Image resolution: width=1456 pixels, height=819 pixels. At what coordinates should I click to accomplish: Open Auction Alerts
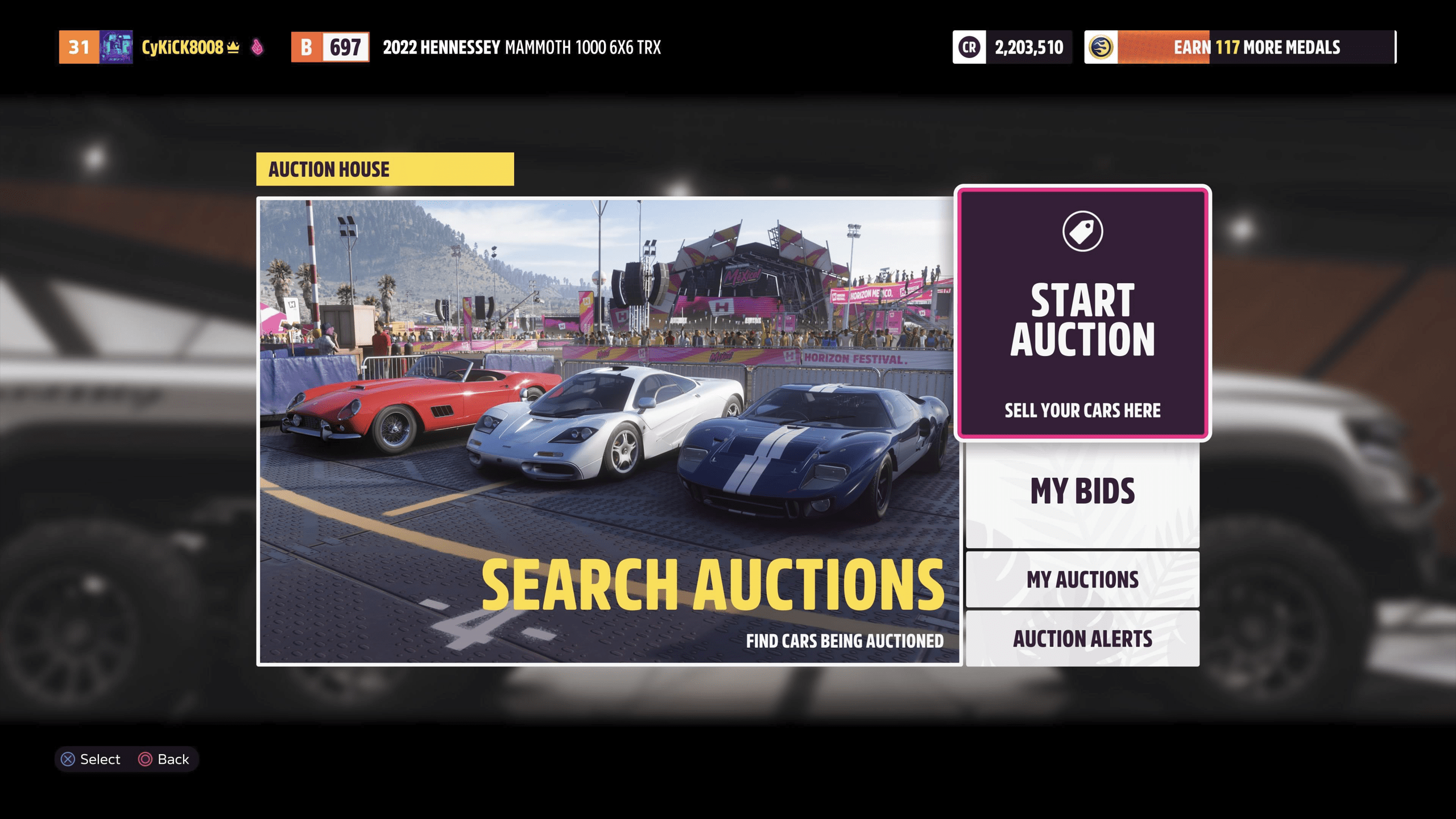tap(1081, 638)
